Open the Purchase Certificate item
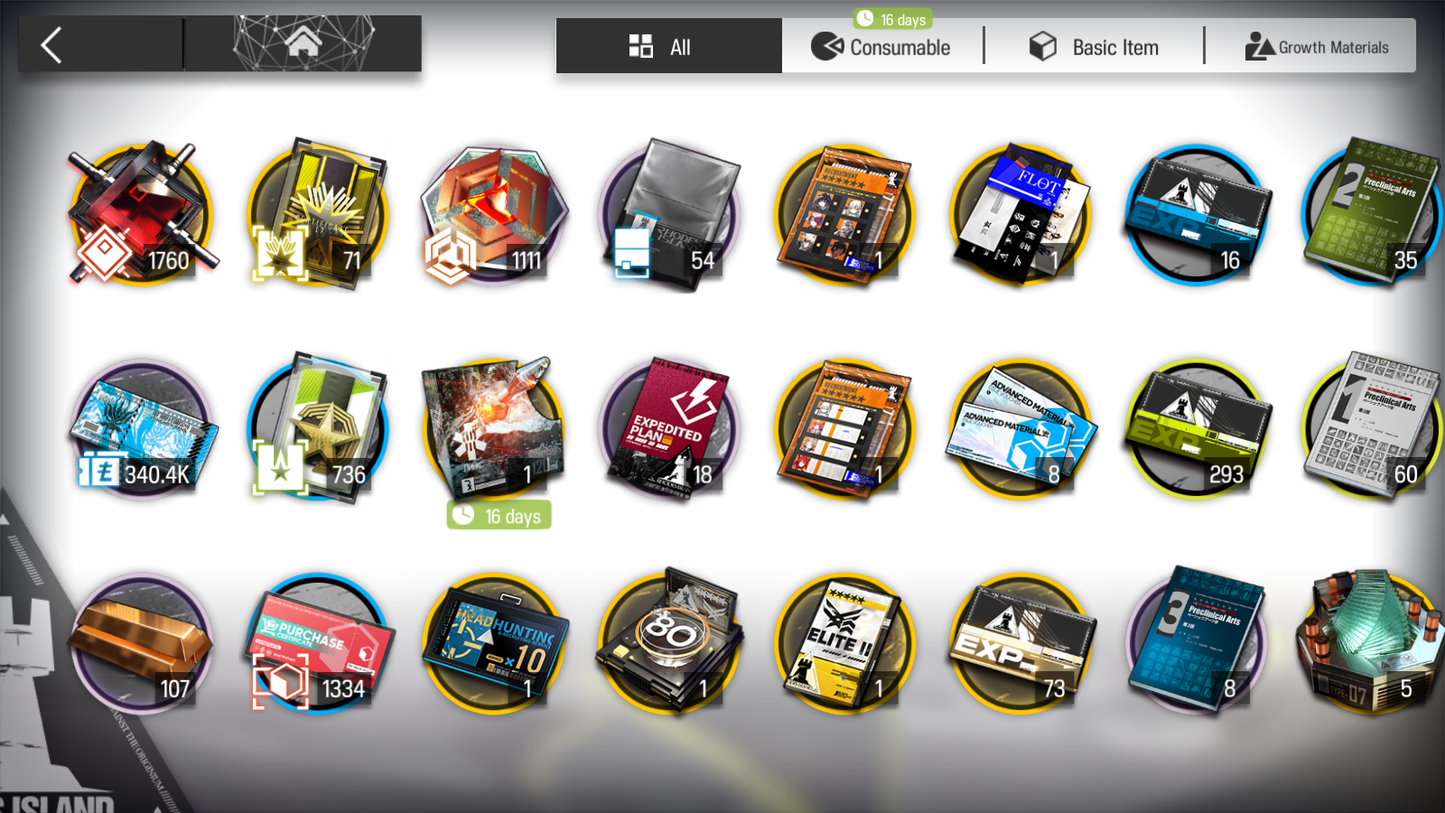Screen dimensions: 1445x813 pos(318,643)
